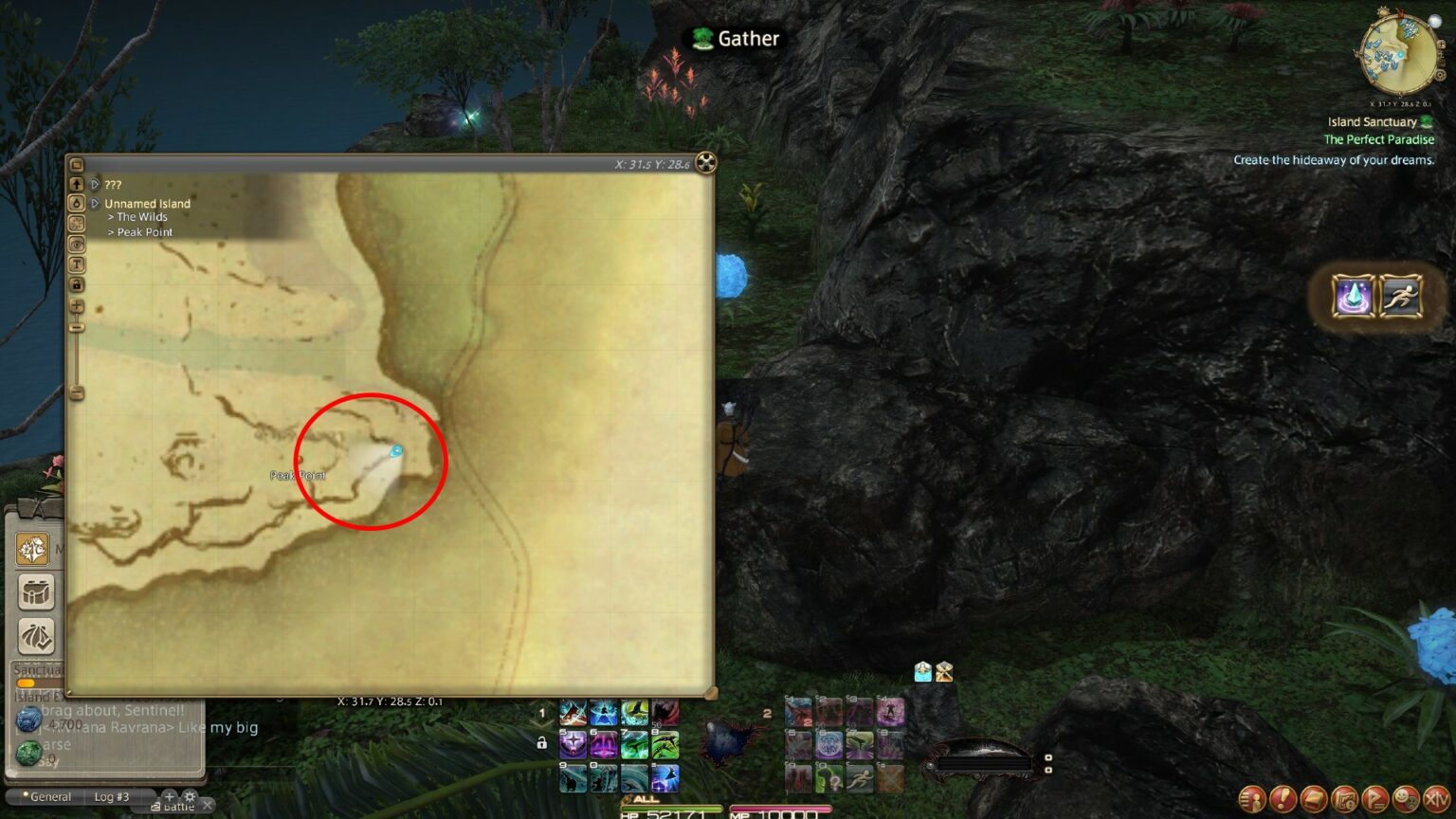The height and width of the screenshot is (819, 1456).
Task: Click the Peak Point link on the map
Action: (x=144, y=232)
